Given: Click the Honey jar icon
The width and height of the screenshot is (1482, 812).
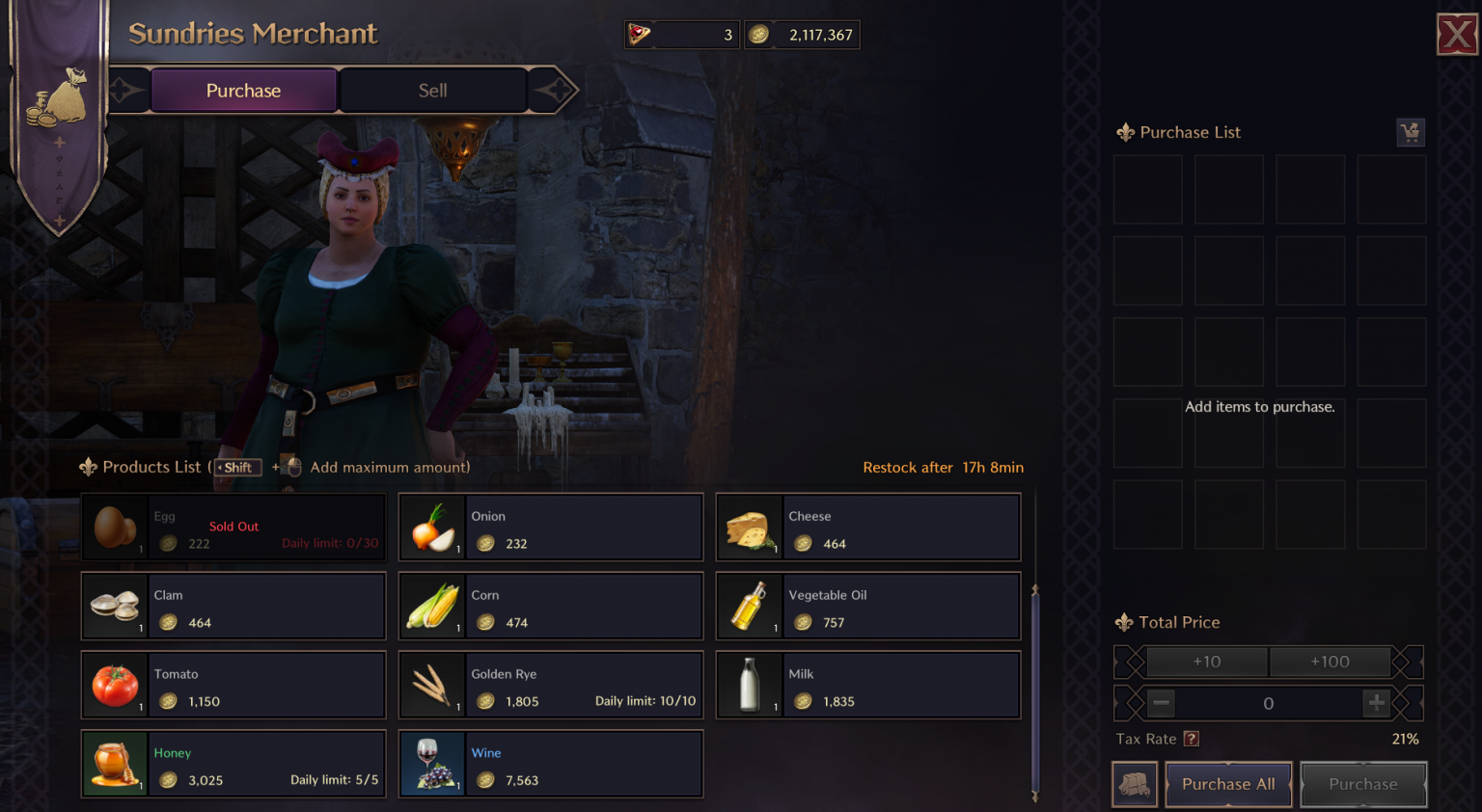Looking at the screenshot, I should coord(115,764).
